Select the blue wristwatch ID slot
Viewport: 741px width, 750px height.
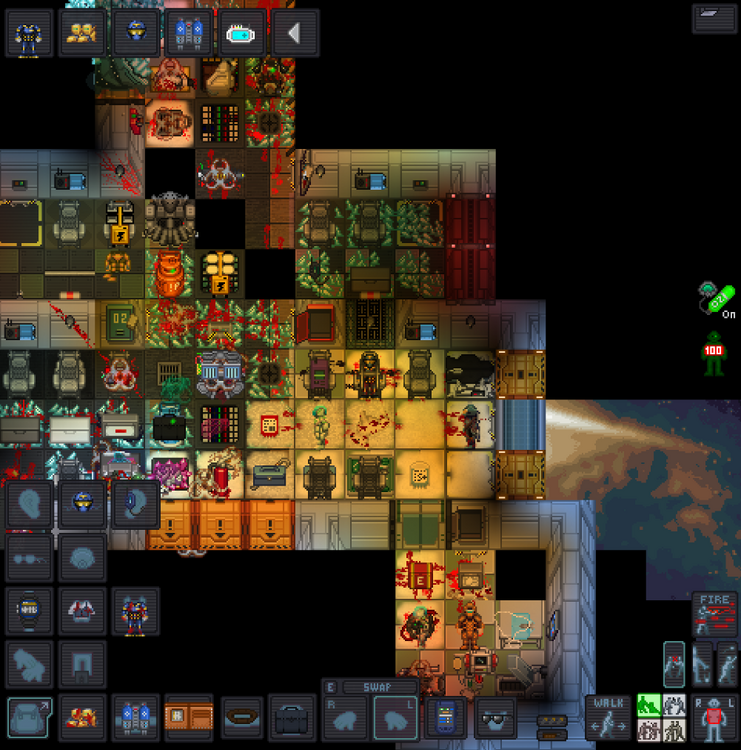[30, 608]
